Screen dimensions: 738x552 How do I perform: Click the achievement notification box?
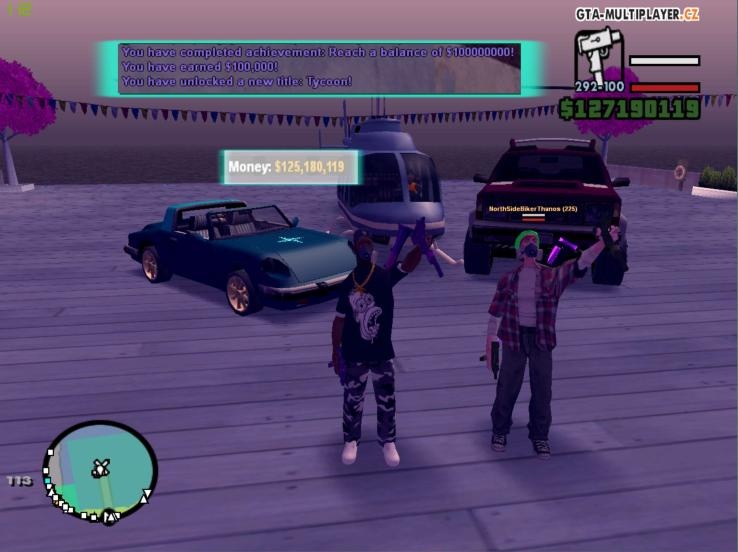click(x=319, y=67)
